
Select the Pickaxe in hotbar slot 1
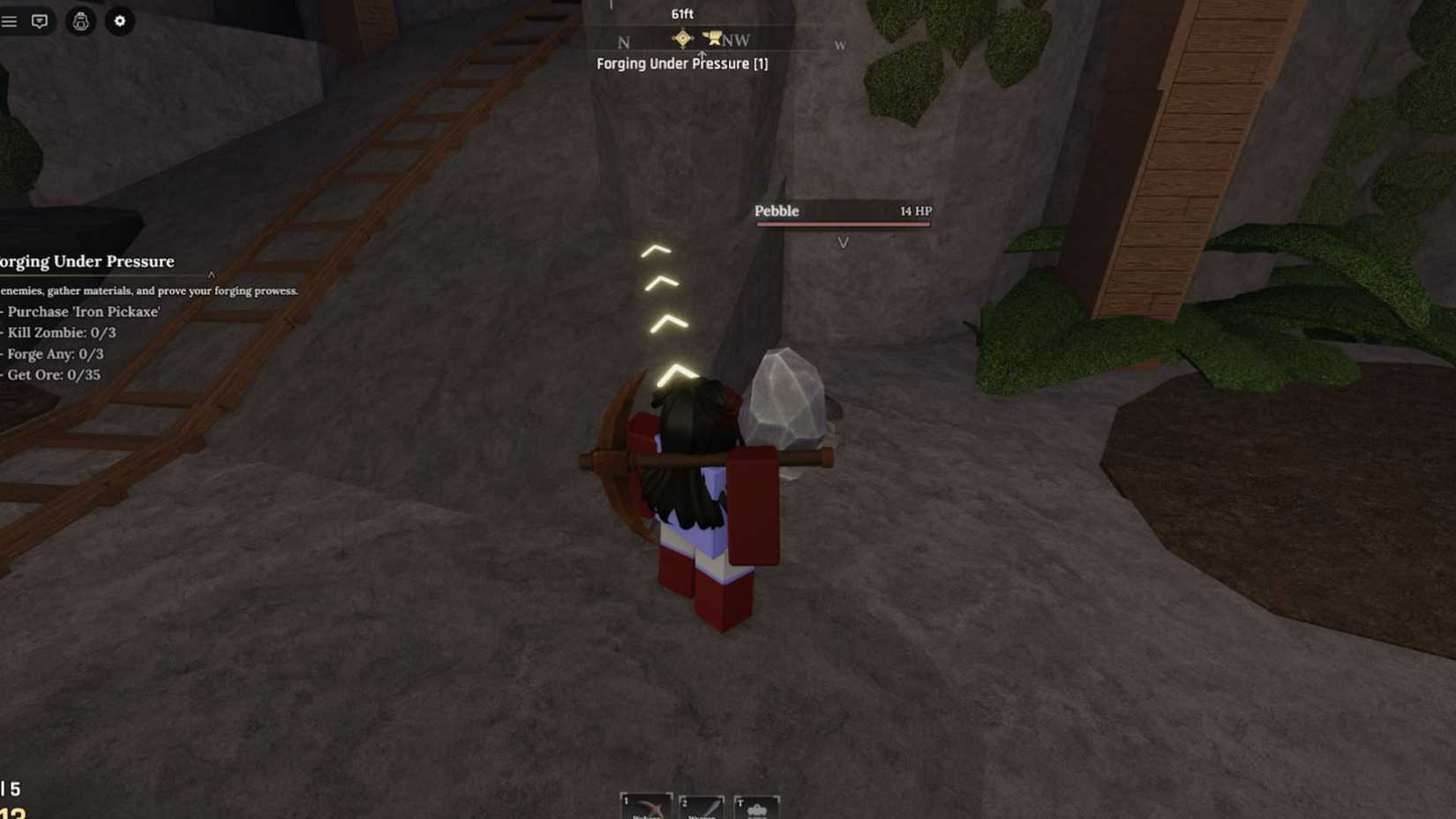click(x=649, y=808)
